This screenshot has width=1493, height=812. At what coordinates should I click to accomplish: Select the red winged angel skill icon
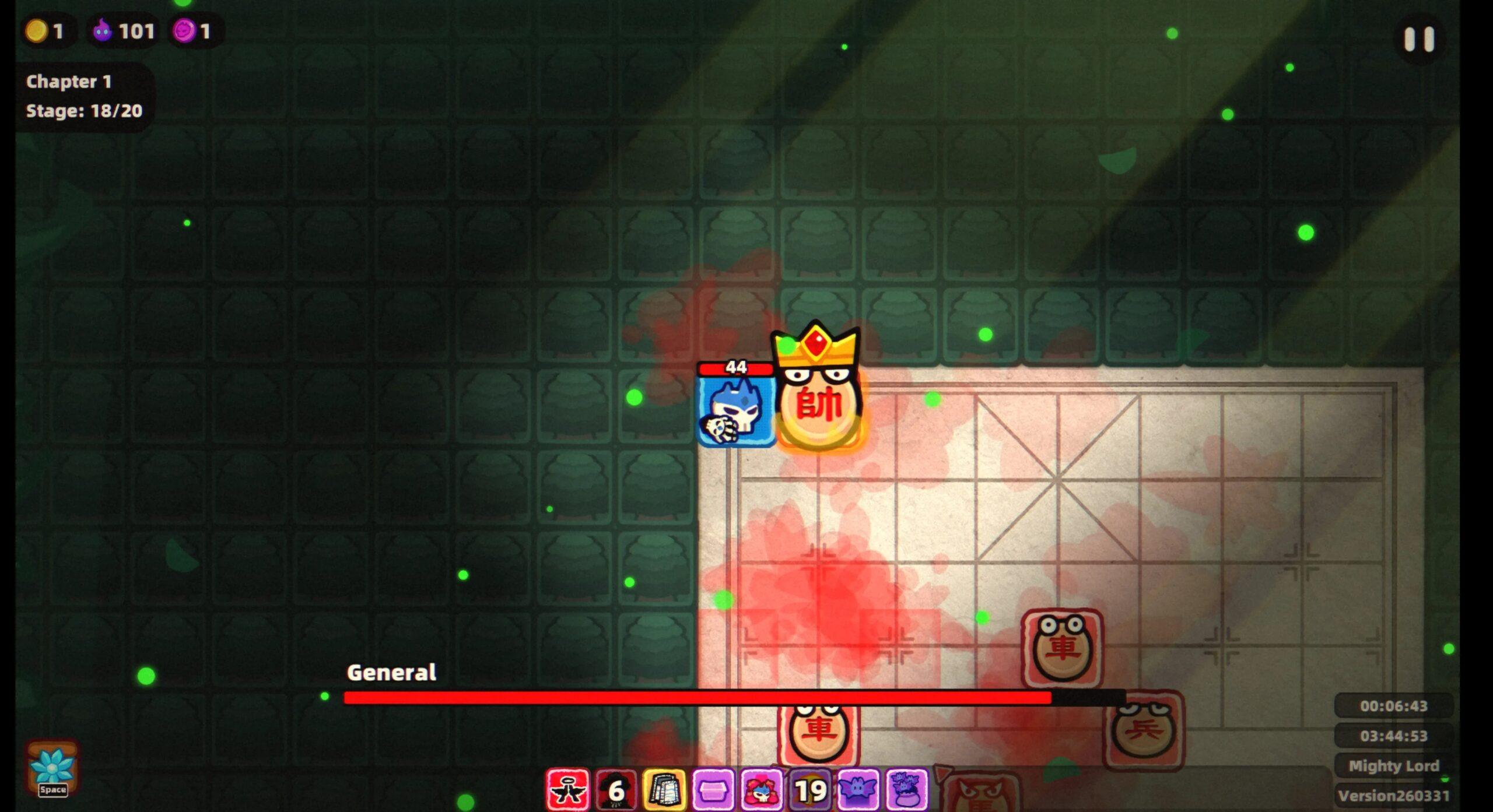[x=567, y=790]
